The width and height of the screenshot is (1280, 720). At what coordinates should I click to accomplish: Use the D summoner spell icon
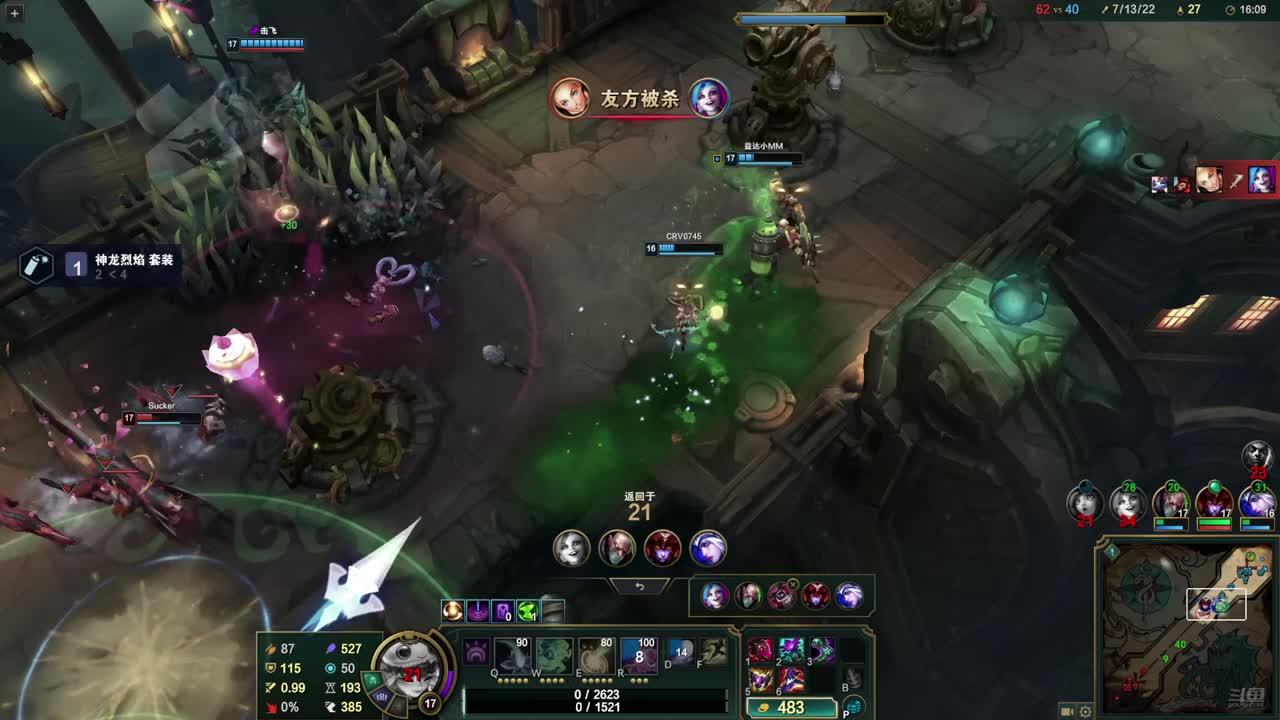(x=680, y=653)
